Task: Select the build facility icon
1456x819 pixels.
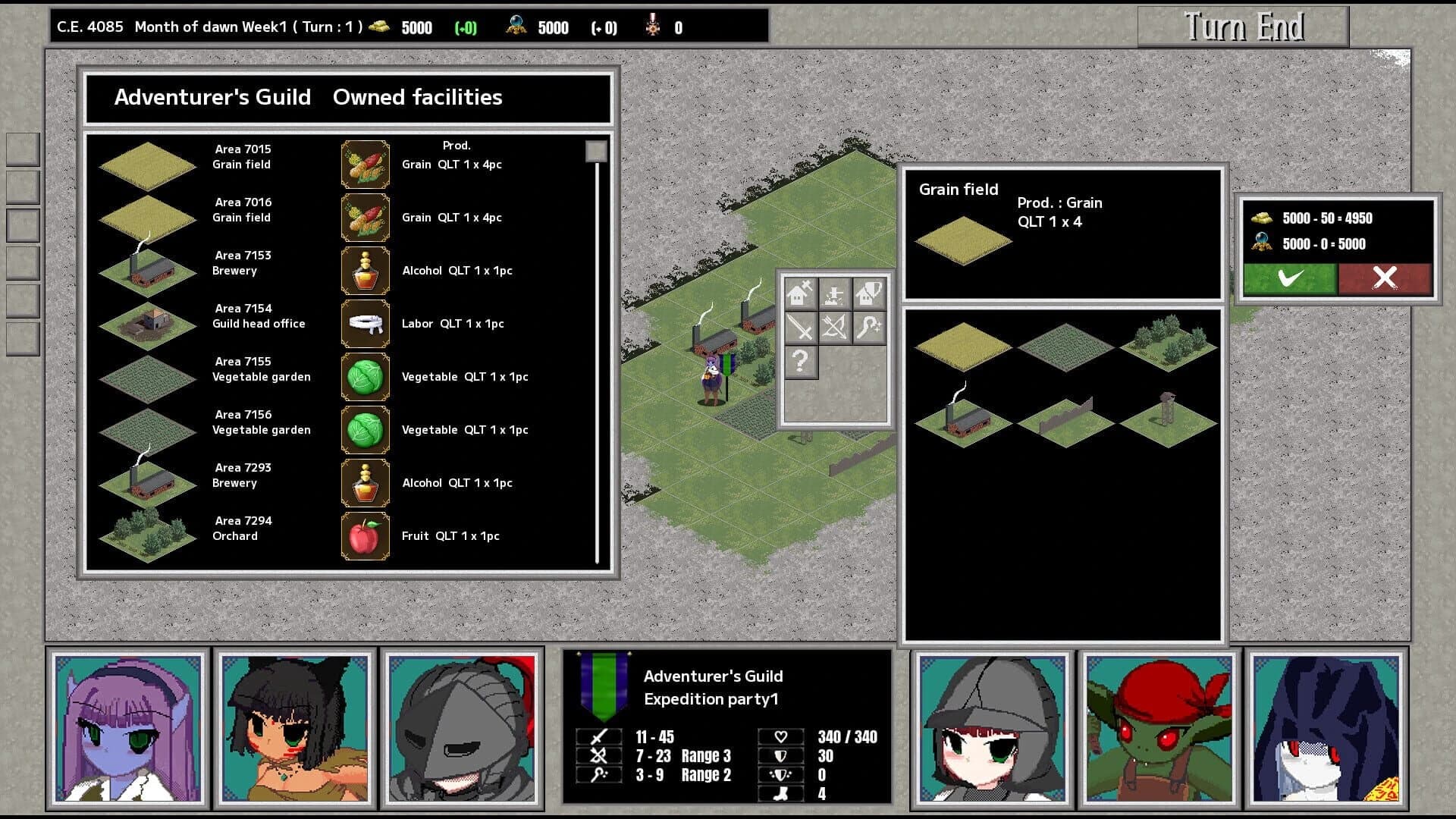Action: coord(801,293)
